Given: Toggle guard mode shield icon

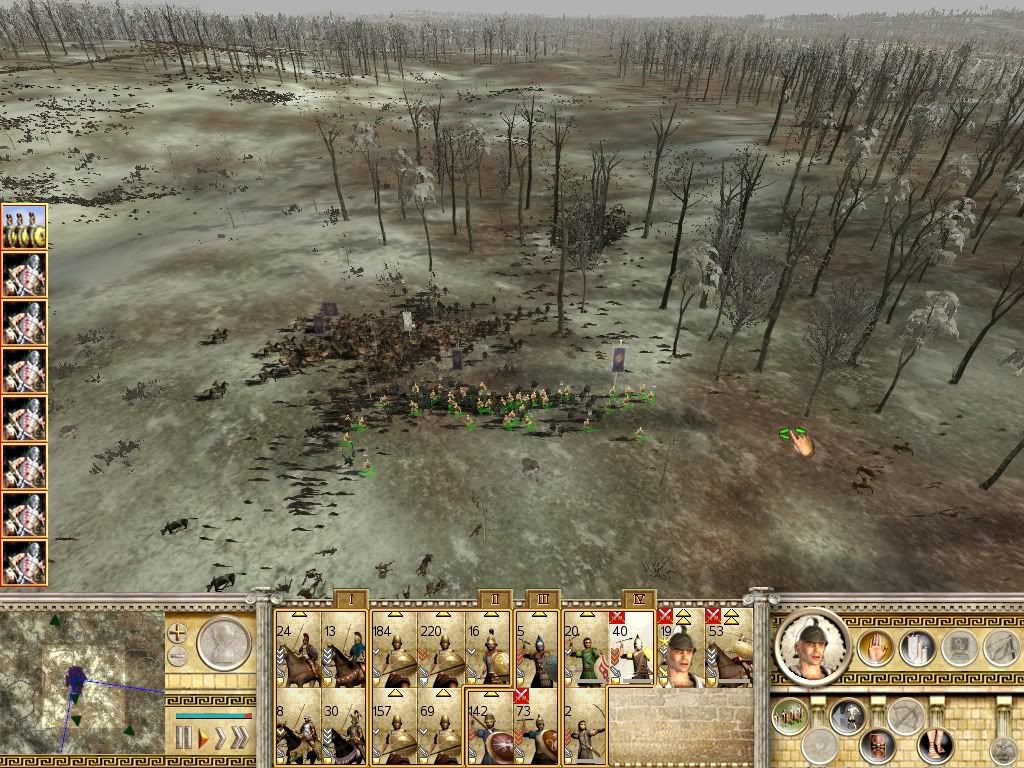Looking at the screenshot, I should pyautogui.click(x=878, y=746).
